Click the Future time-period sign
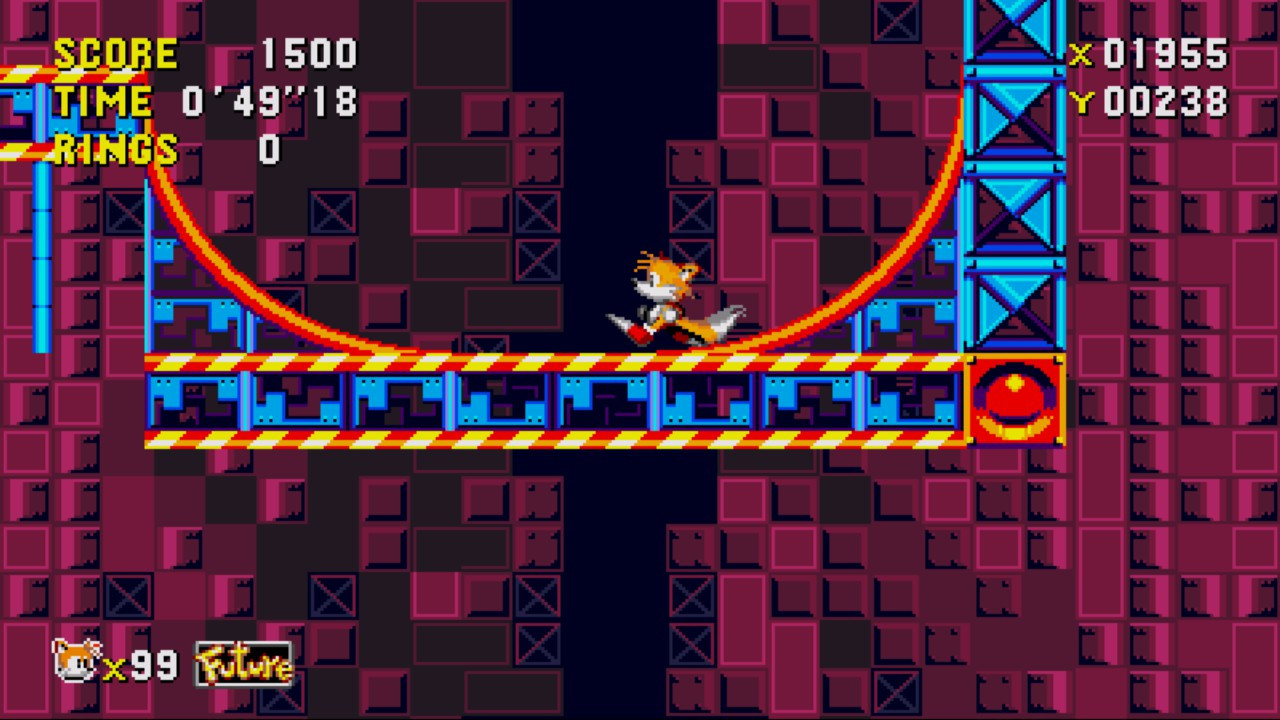Screen dimensions: 1280x720 click(243, 663)
